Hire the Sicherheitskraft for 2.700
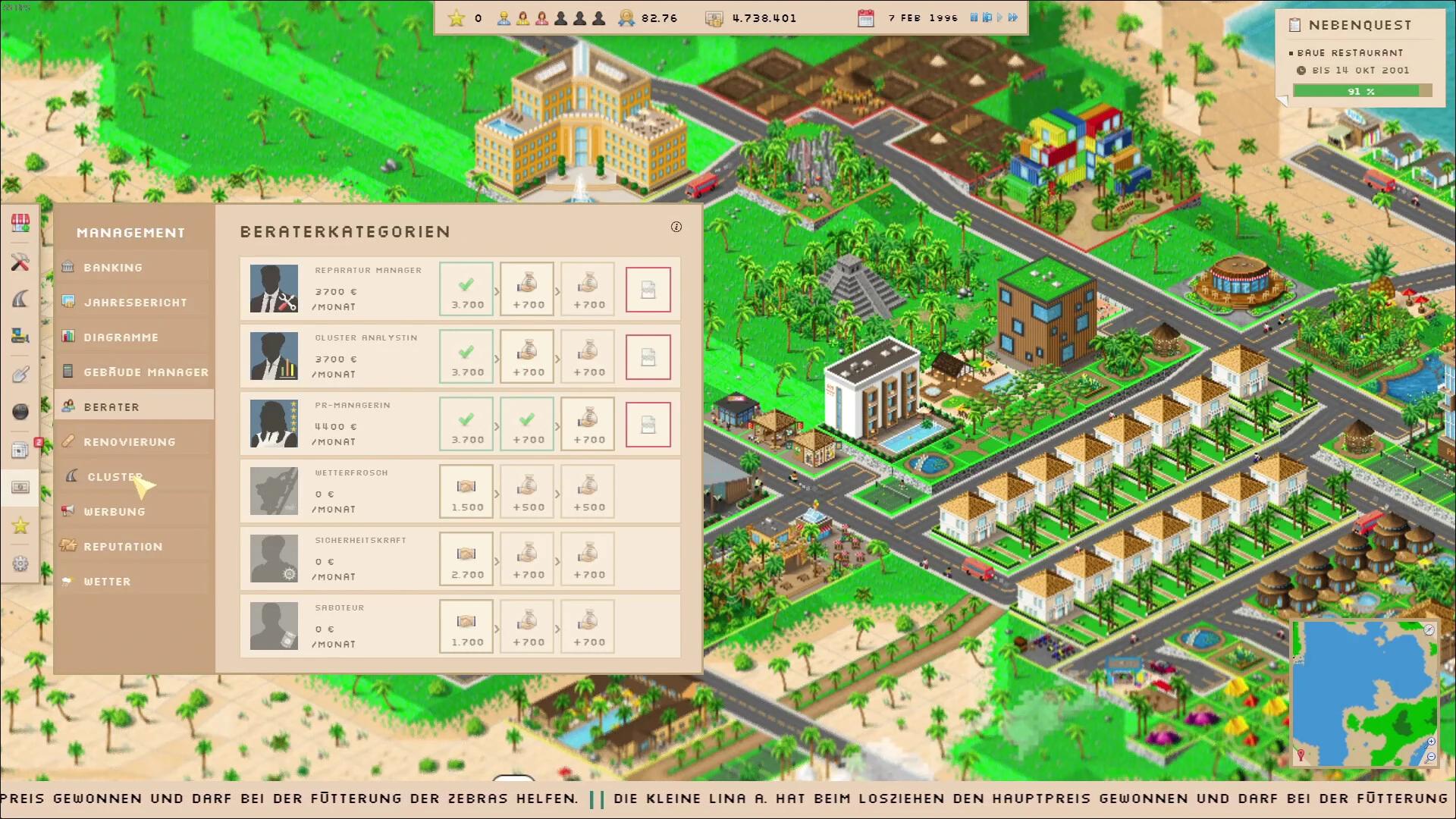 pyautogui.click(x=466, y=560)
